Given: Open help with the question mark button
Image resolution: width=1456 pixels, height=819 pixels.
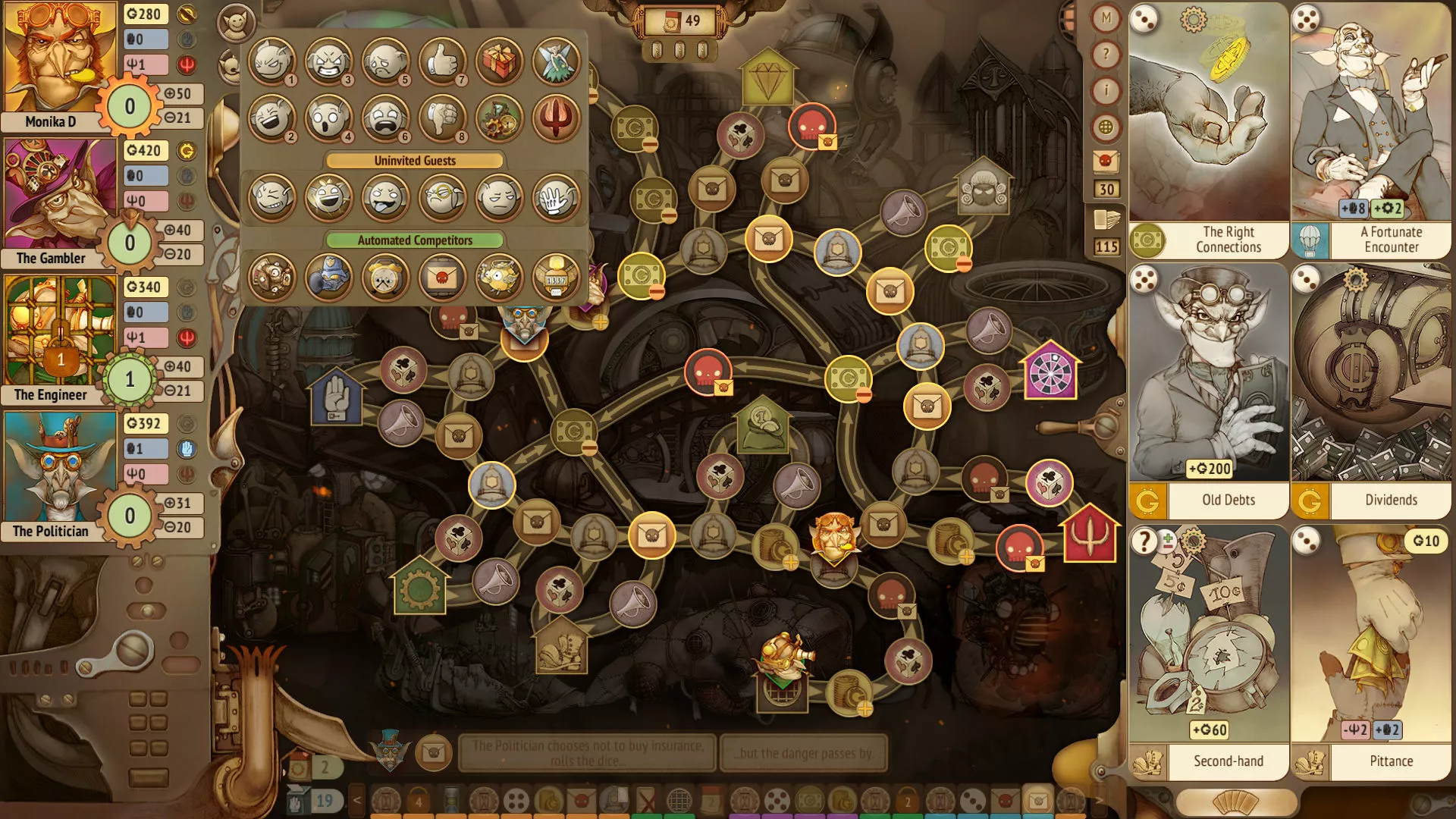Looking at the screenshot, I should pos(1106,55).
